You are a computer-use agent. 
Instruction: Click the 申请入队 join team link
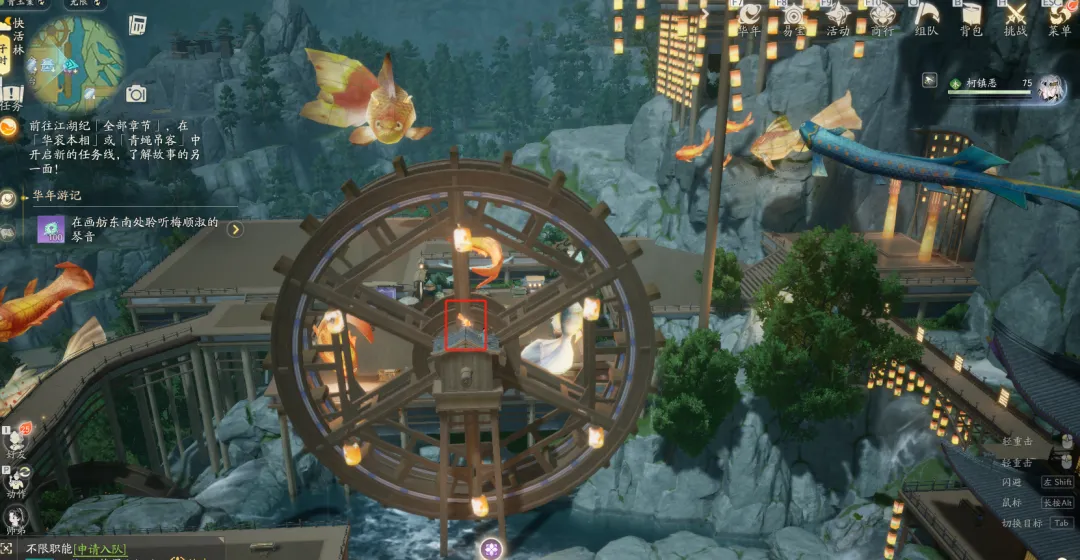pos(102,549)
